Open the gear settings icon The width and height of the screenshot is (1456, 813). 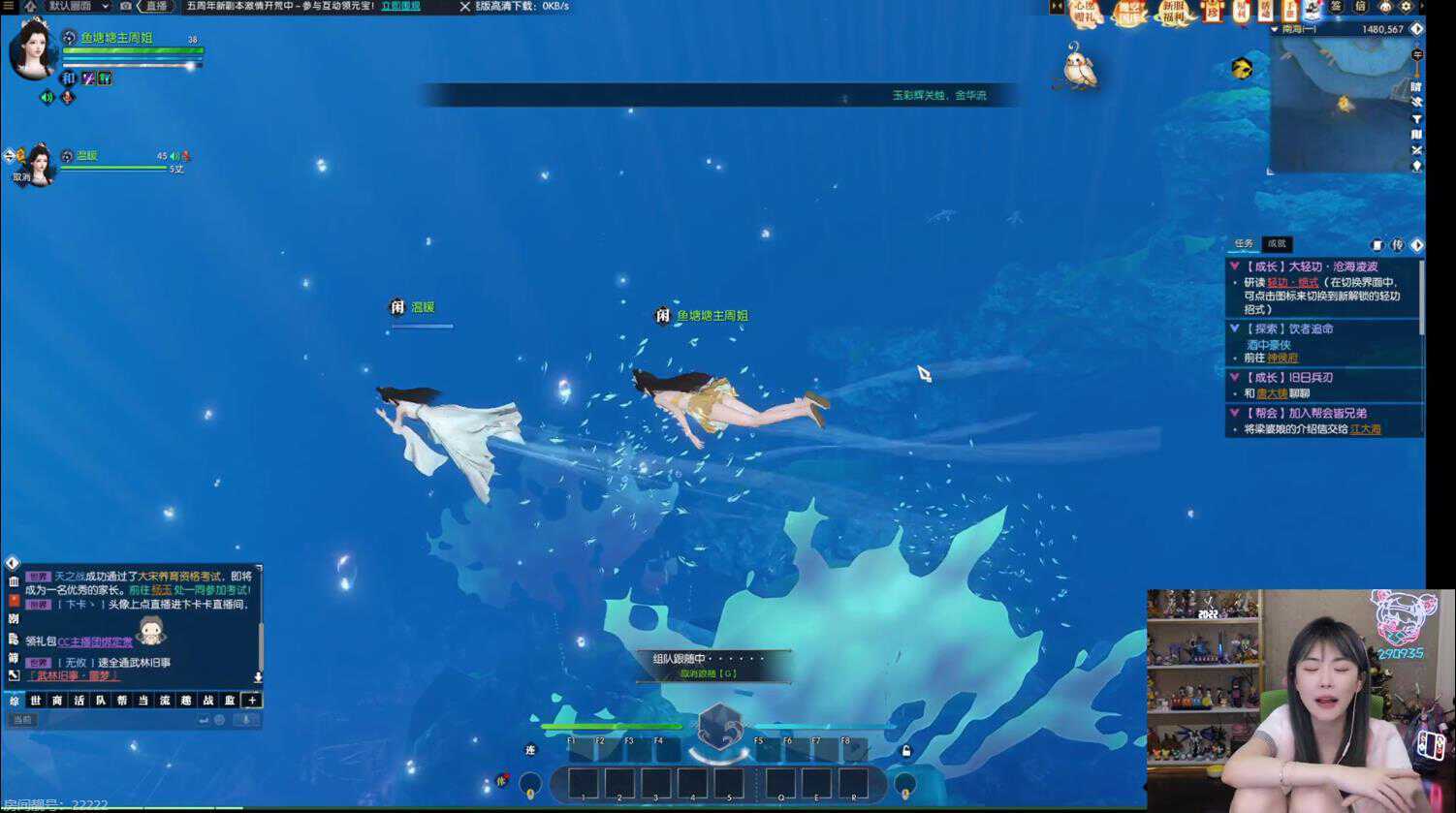pos(1406,7)
